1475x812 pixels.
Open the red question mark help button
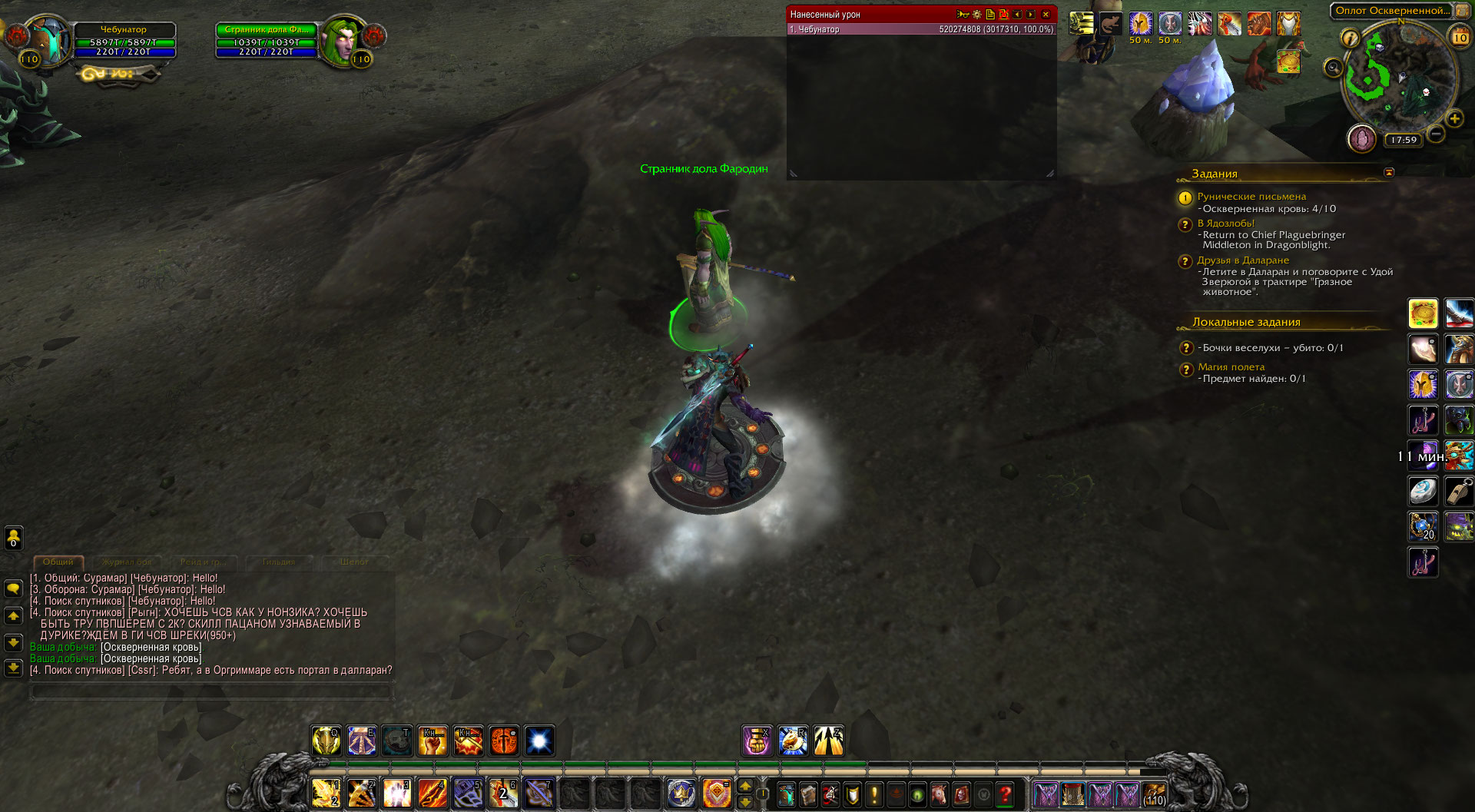point(1005,794)
